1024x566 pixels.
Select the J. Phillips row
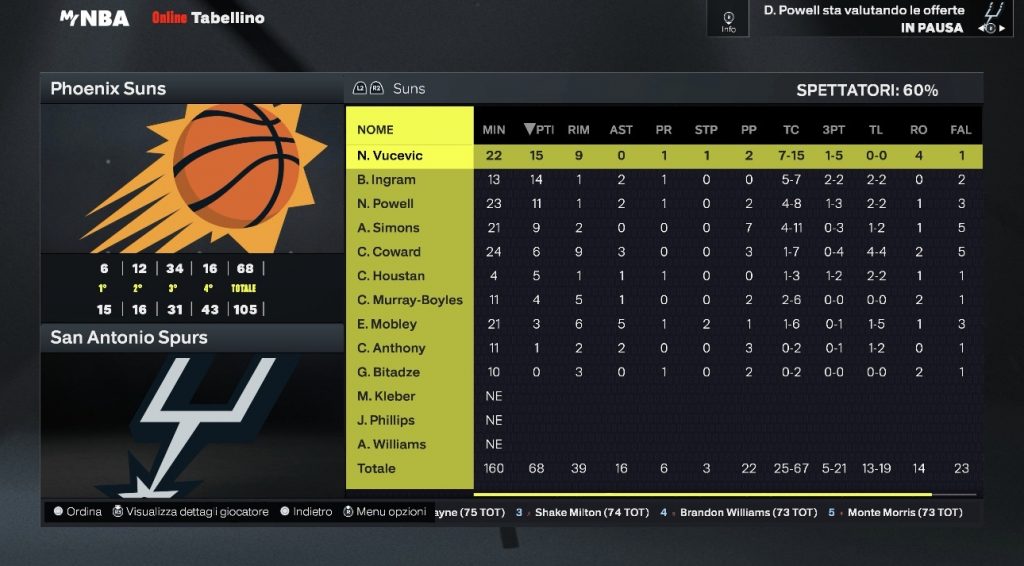tap(386, 420)
